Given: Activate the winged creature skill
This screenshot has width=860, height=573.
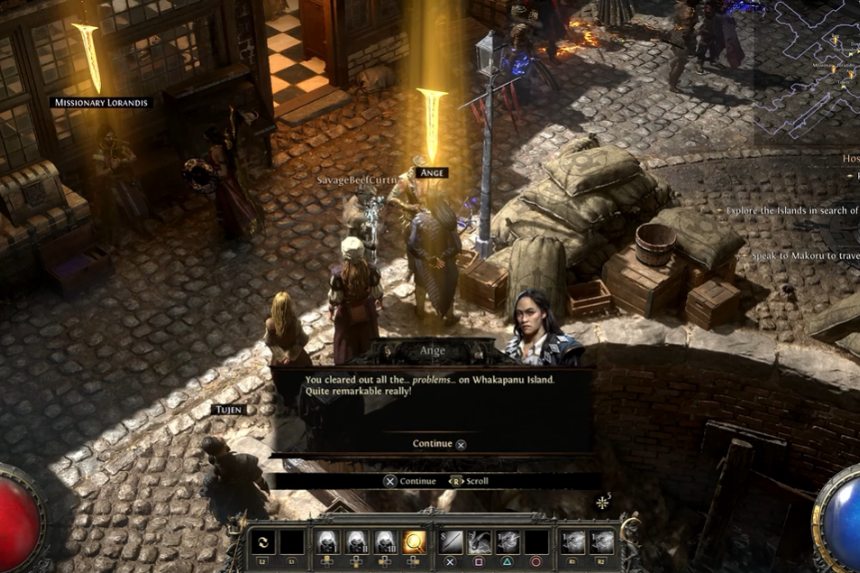Looking at the screenshot, I should tap(480, 542).
